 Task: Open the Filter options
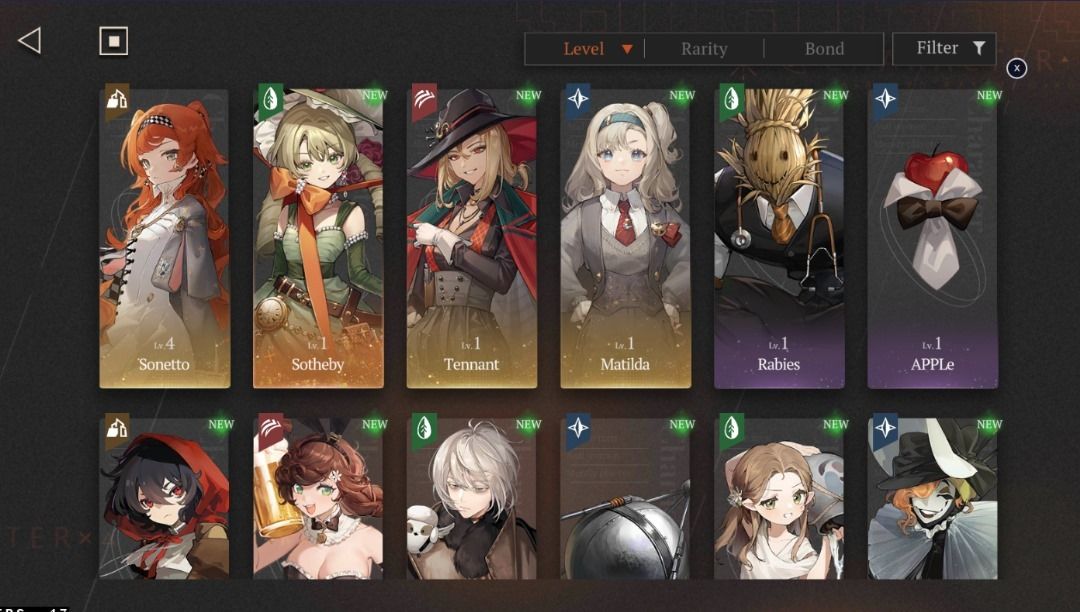coord(944,48)
